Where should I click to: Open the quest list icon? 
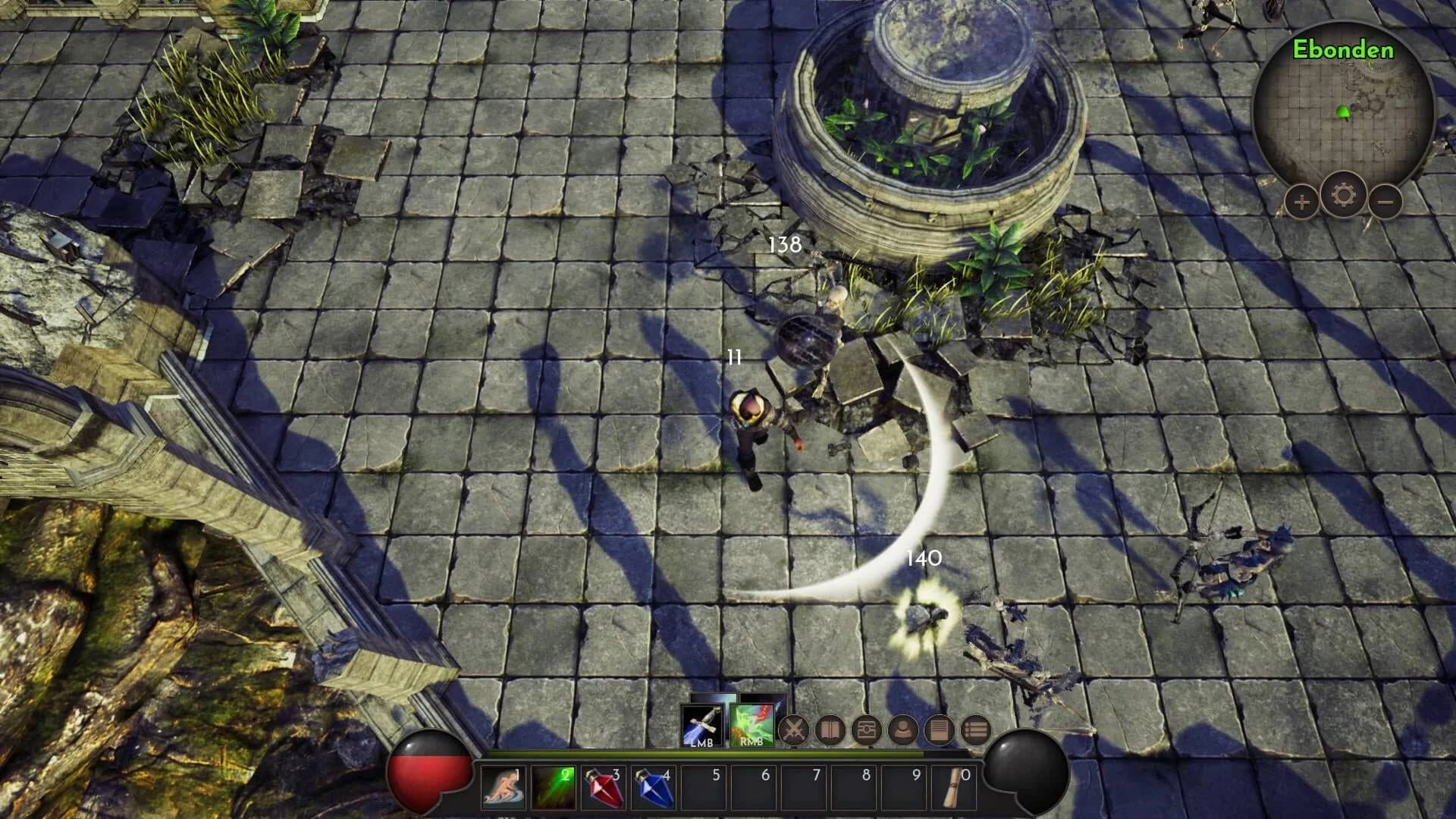[974, 730]
